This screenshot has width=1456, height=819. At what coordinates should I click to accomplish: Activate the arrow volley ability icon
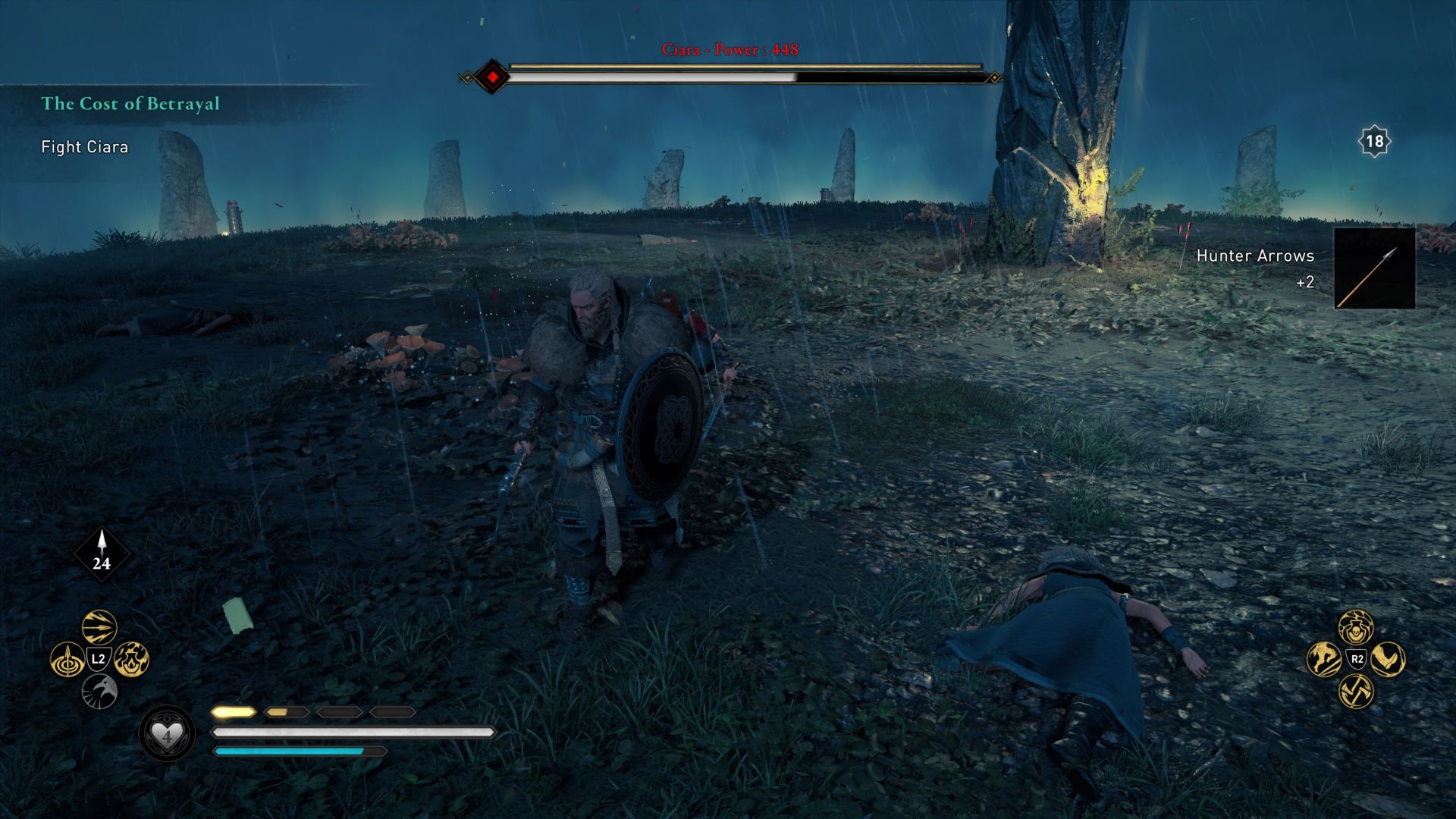97,626
